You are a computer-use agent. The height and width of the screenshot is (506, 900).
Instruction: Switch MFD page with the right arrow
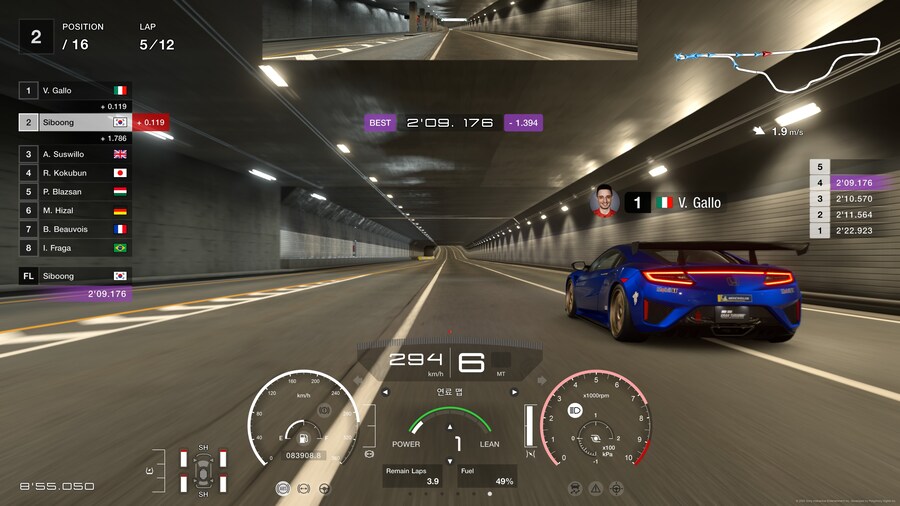point(515,392)
